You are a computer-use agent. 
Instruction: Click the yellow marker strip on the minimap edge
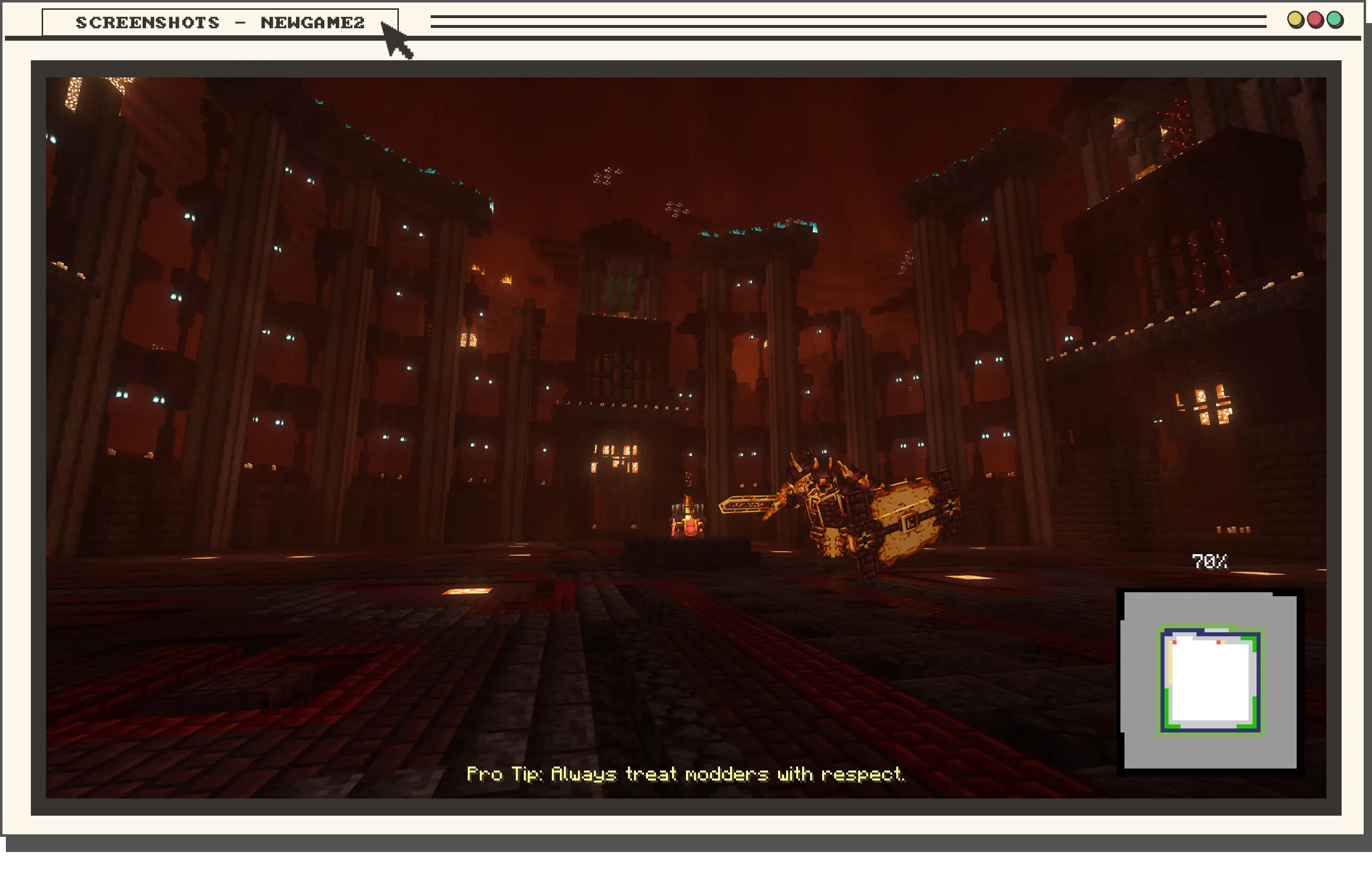[1170, 664]
